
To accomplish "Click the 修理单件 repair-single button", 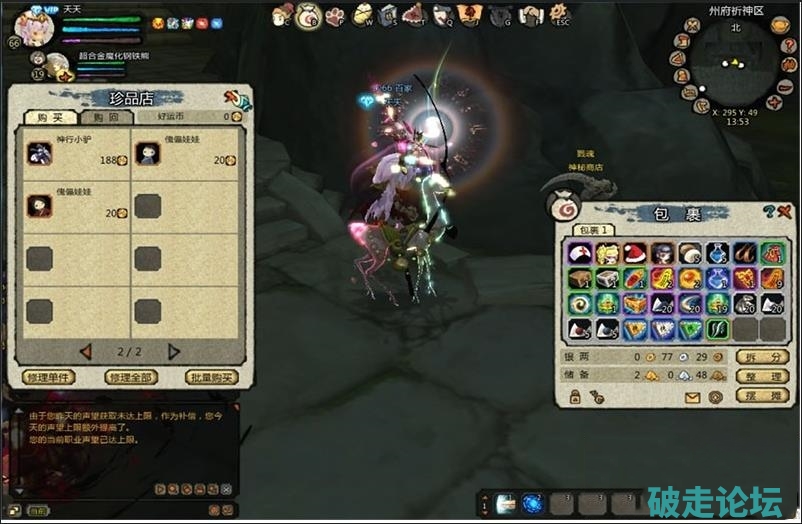I will click(x=48, y=378).
